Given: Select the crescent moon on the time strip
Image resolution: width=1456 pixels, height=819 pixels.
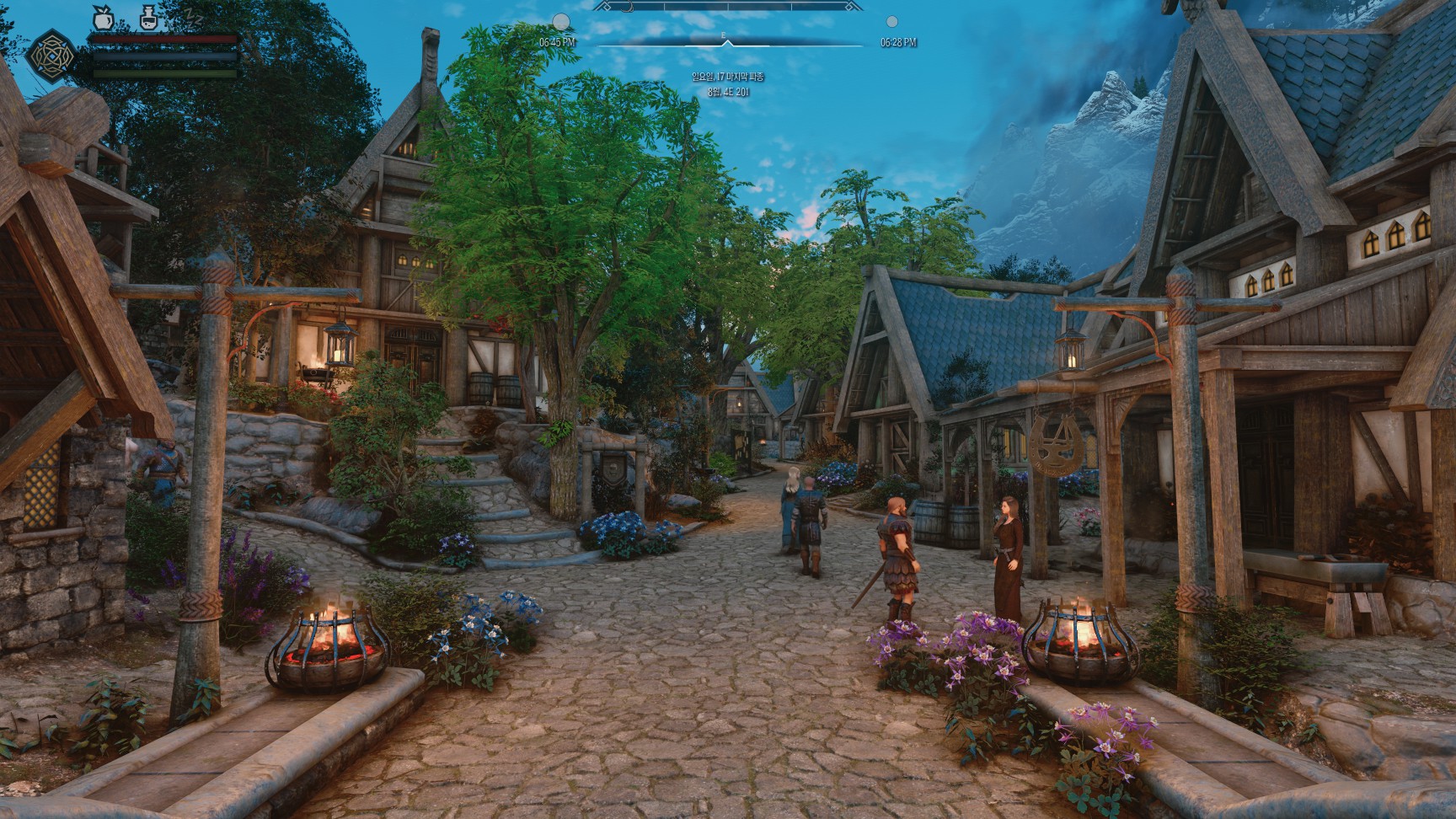Looking at the screenshot, I should [628, 7].
